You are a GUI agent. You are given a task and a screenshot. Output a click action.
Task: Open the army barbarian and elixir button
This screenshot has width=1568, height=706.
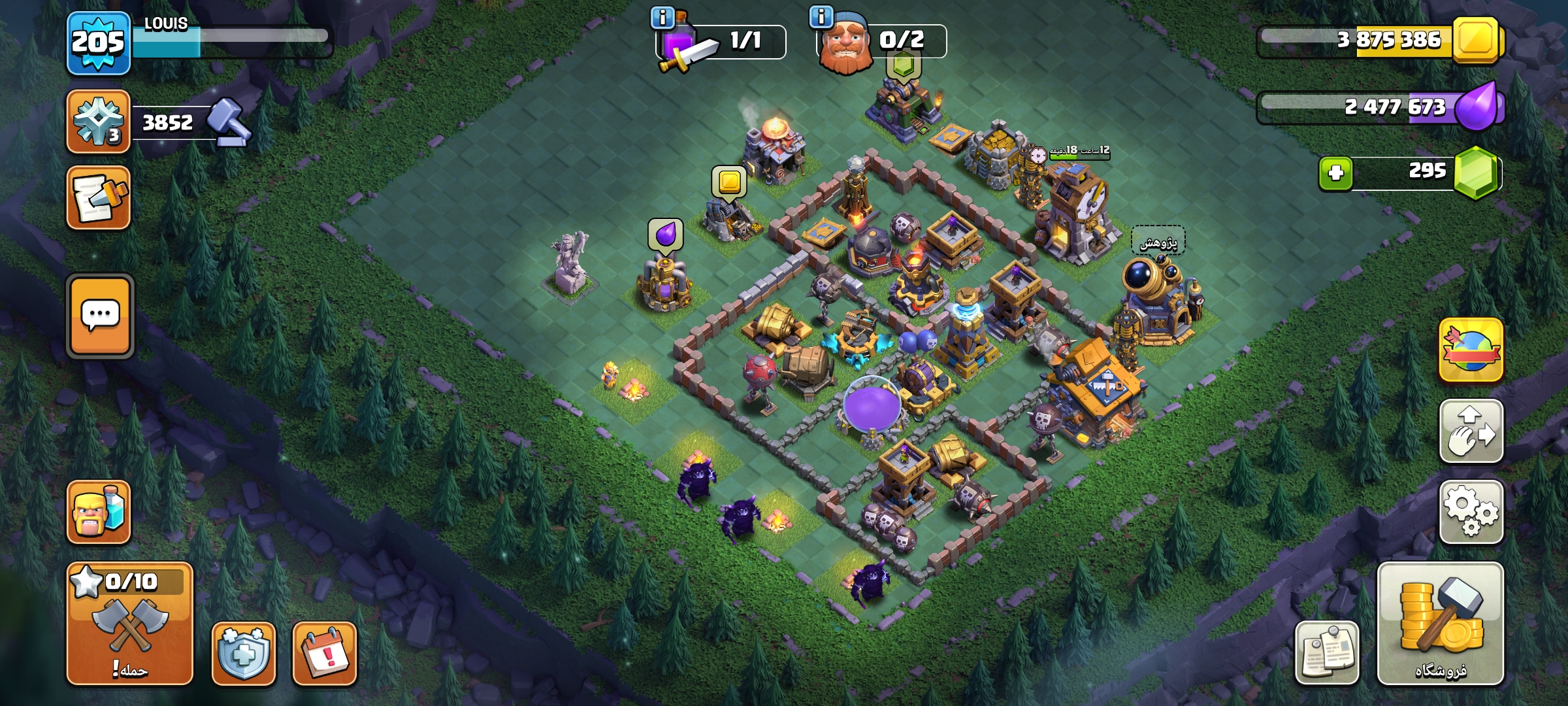tap(99, 512)
